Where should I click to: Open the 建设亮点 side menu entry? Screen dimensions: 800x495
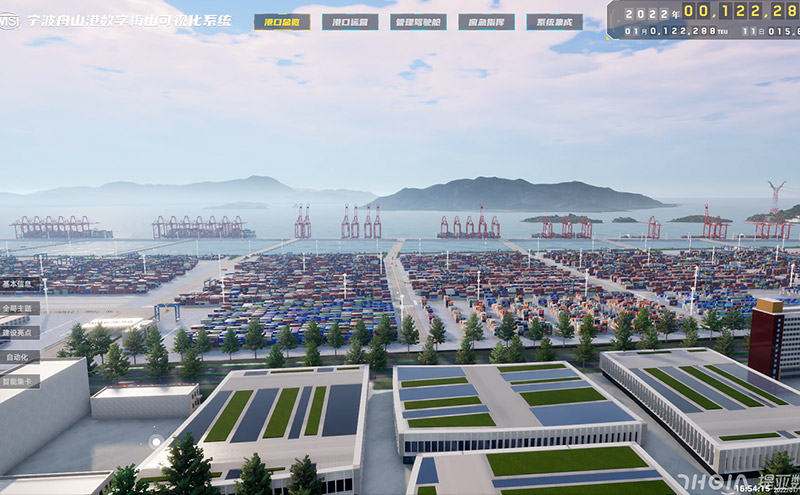coord(18,332)
